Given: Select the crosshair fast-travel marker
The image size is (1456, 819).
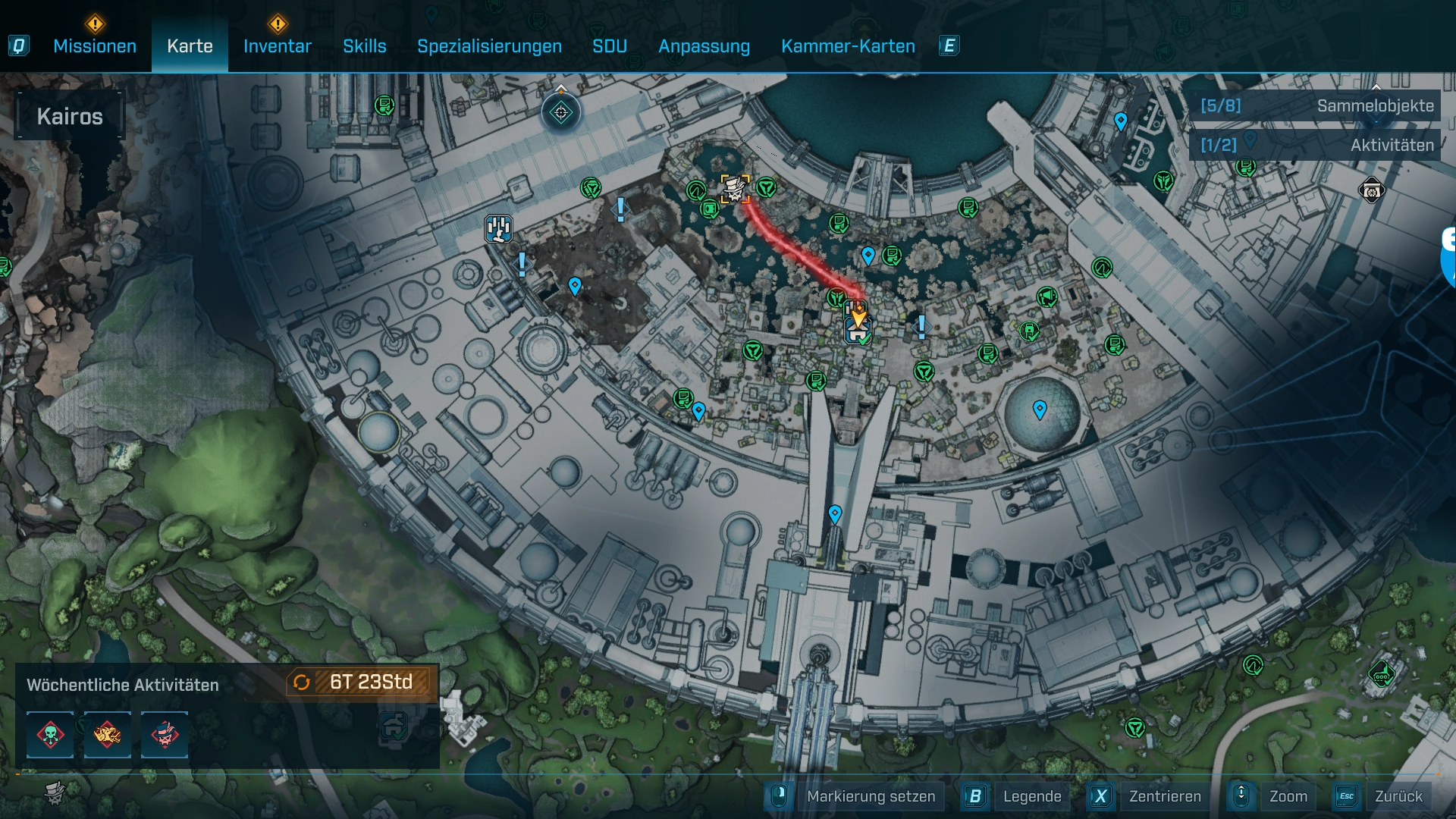Looking at the screenshot, I should [561, 113].
